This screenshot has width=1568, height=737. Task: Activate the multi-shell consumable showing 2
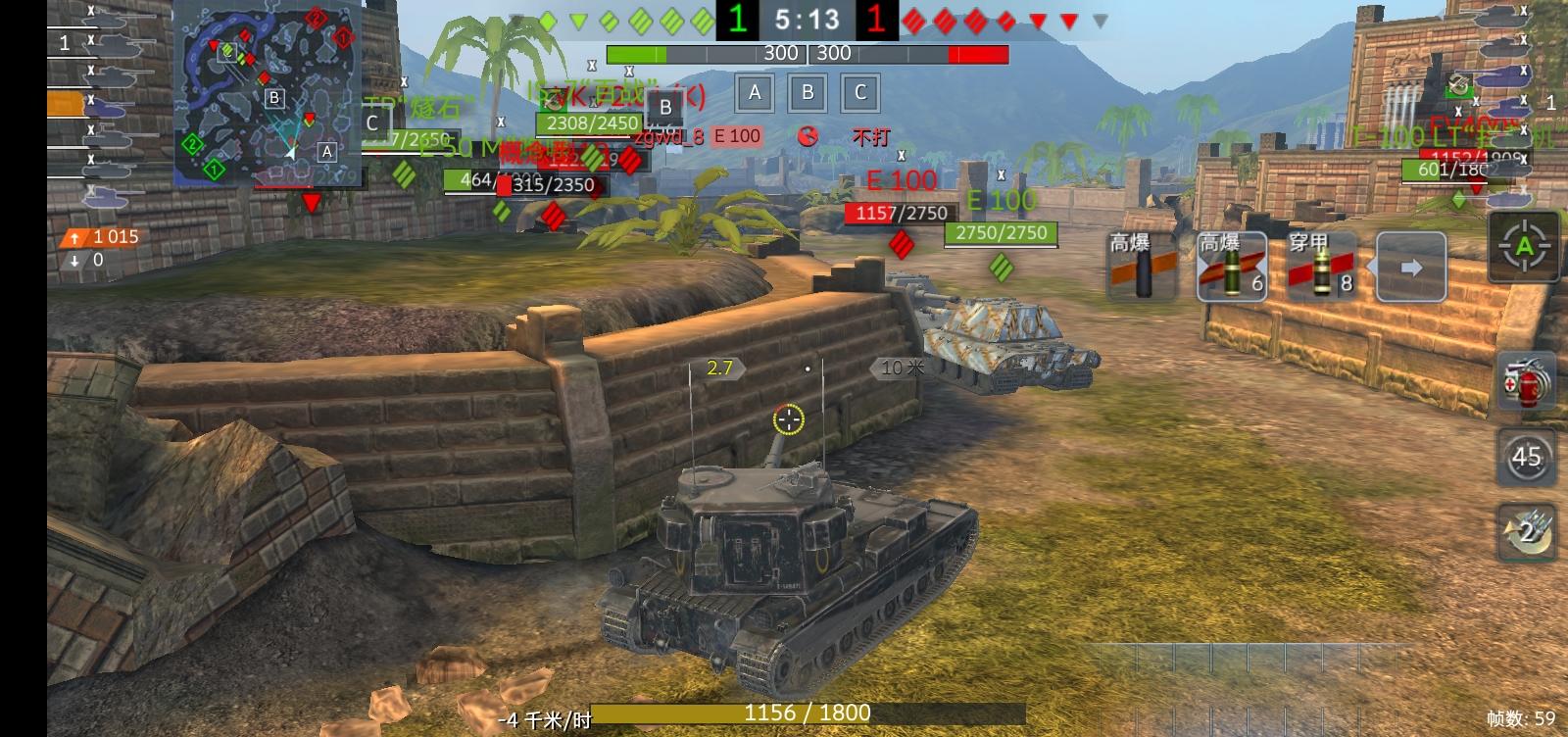[x=1525, y=532]
